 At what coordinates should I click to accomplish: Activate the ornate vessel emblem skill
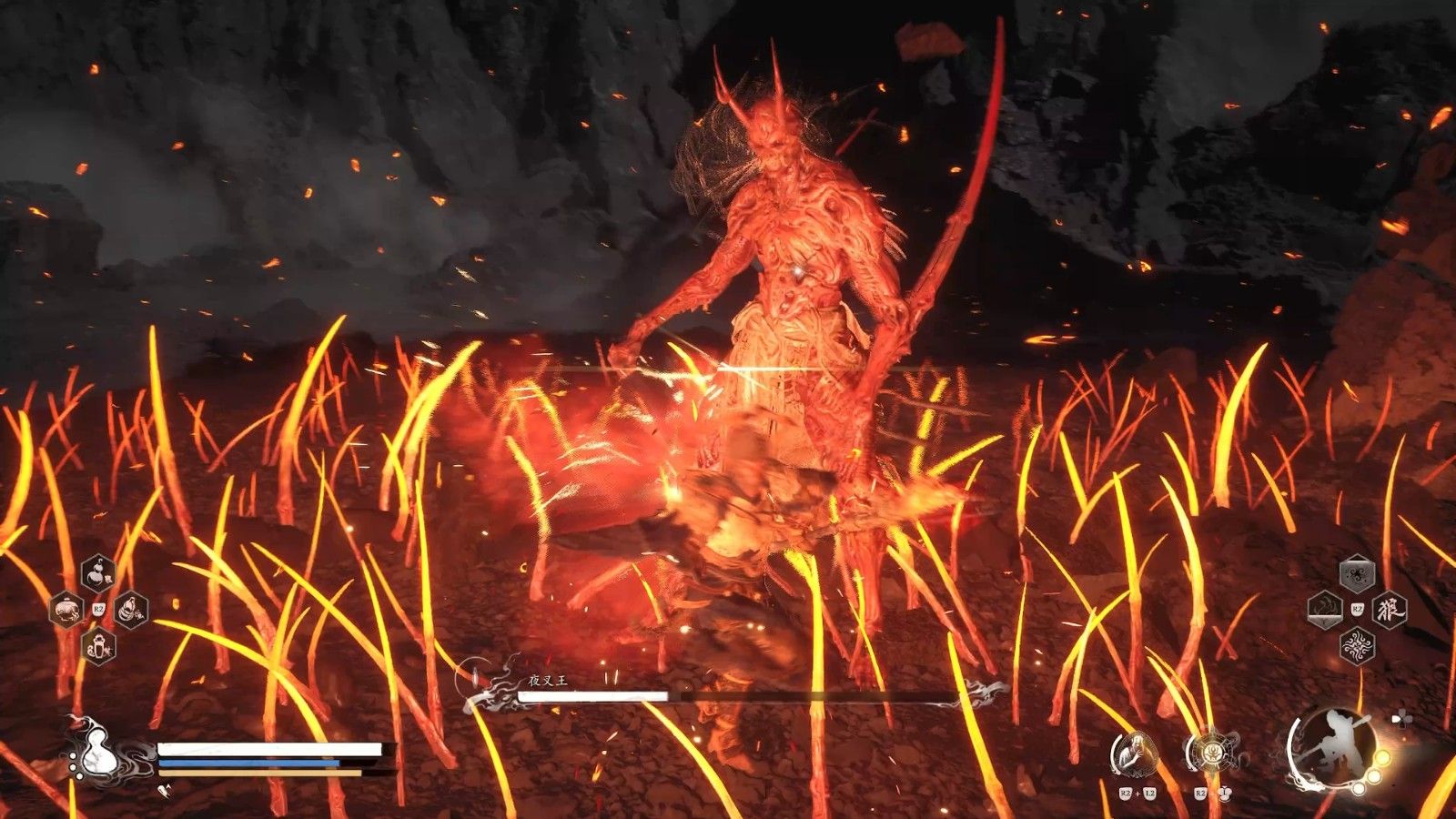coord(1210,753)
